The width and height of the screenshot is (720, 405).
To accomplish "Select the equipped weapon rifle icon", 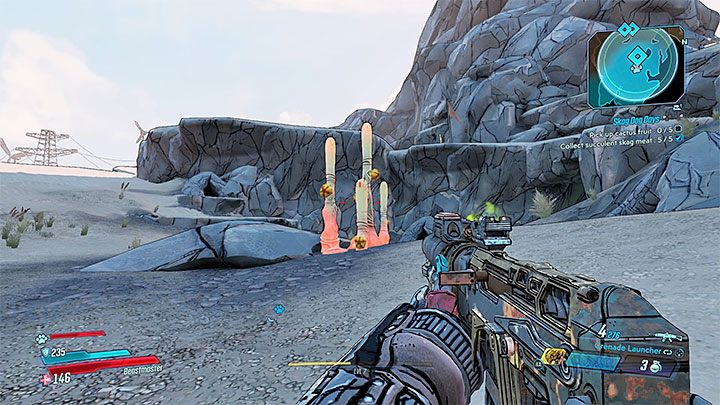I will (x=663, y=338).
